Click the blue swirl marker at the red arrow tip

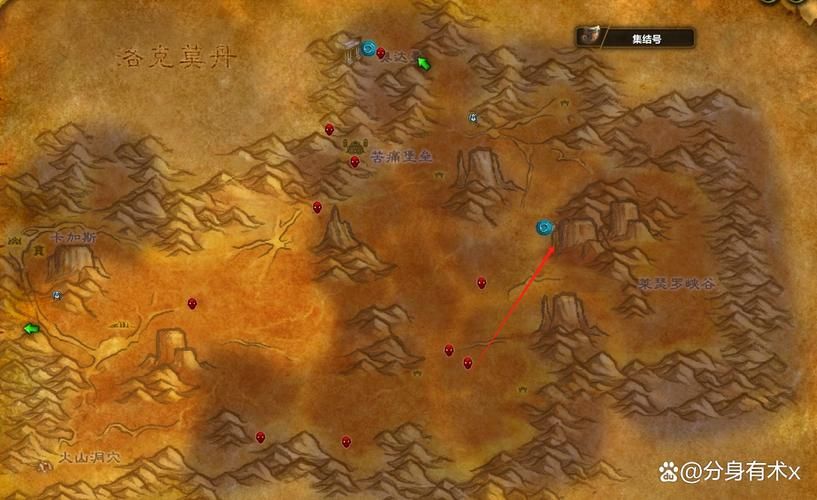tap(545, 228)
